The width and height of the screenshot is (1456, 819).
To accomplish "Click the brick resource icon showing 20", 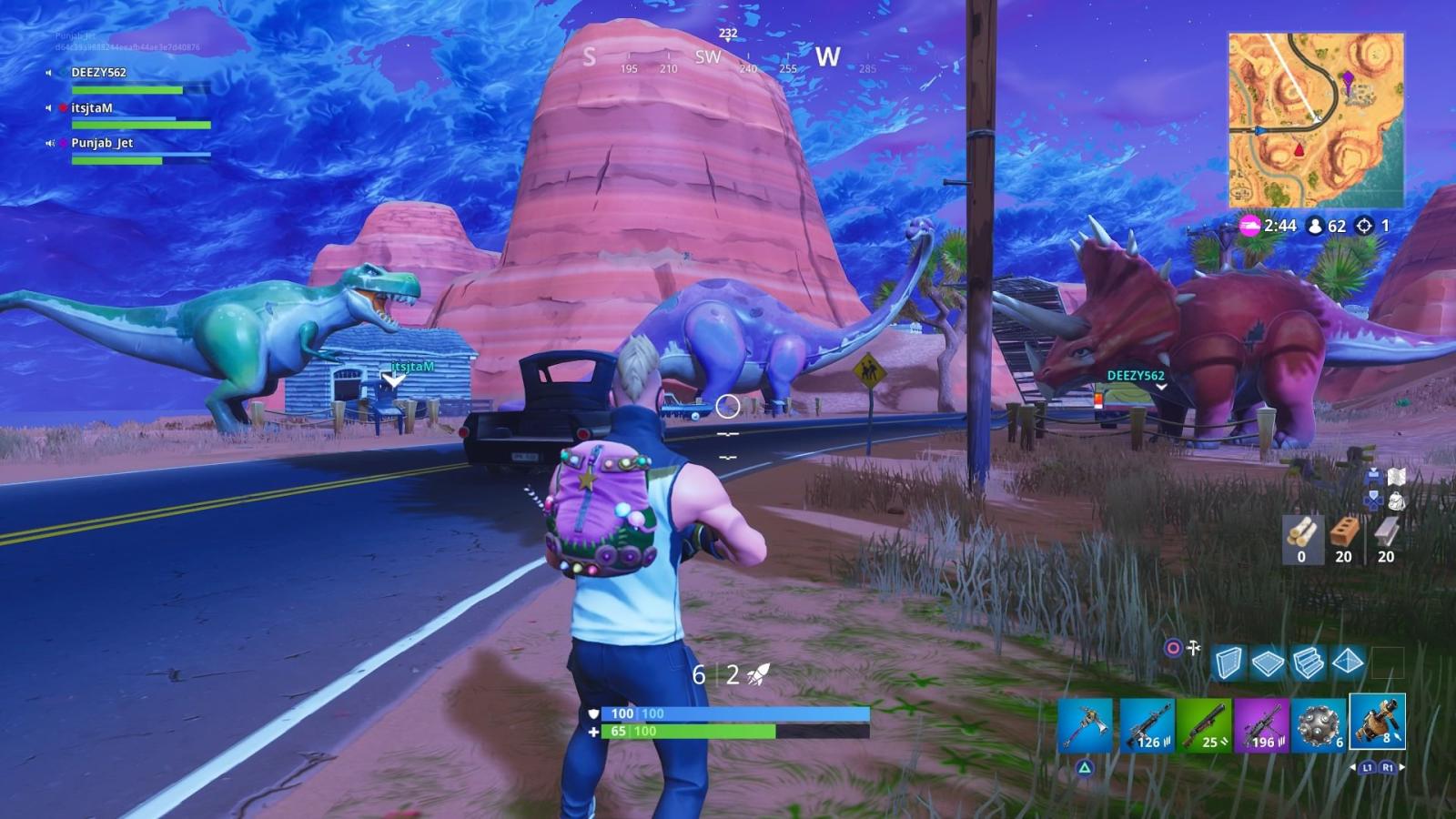I will pos(1345,531).
